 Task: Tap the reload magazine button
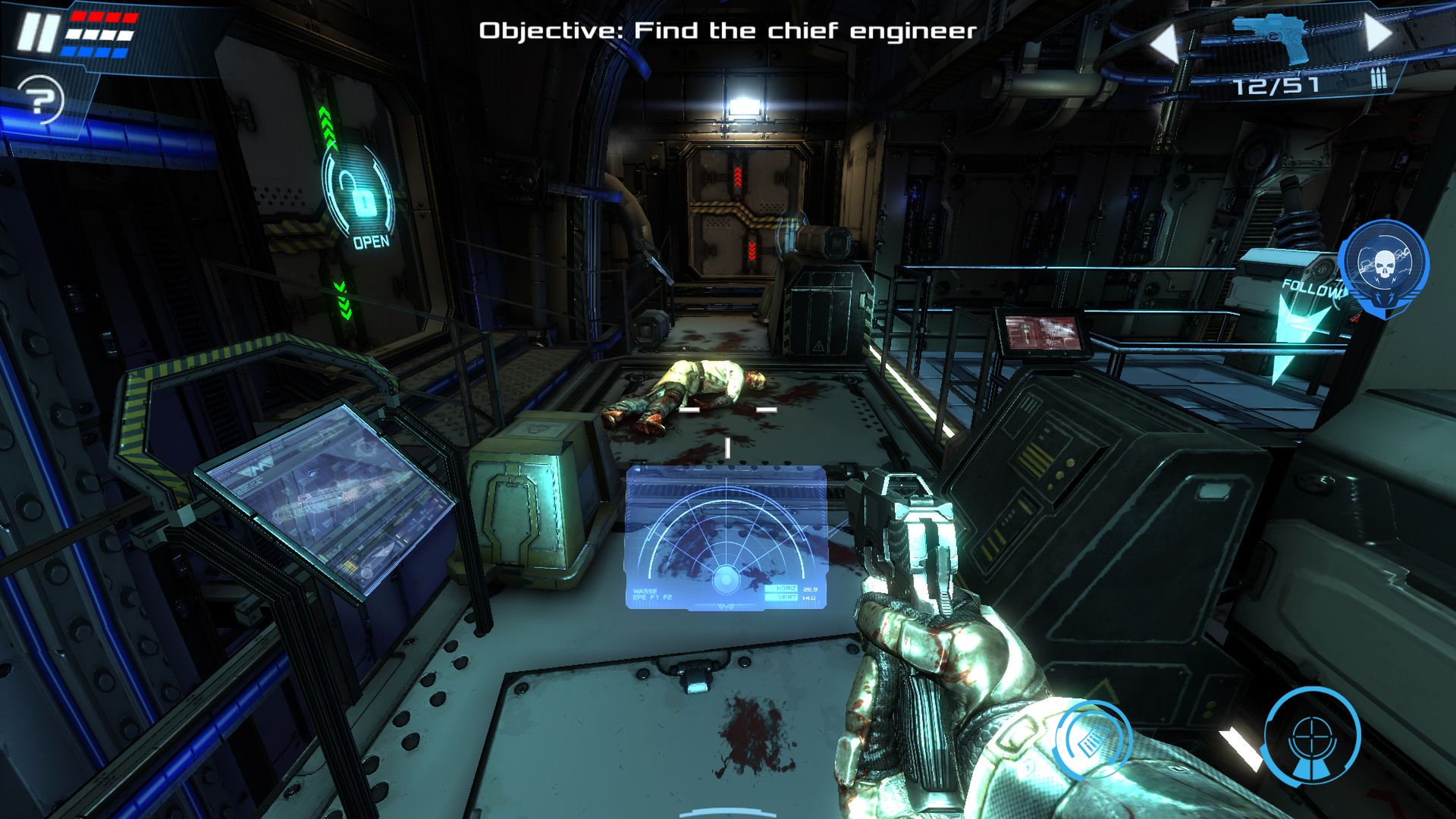(x=1094, y=740)
